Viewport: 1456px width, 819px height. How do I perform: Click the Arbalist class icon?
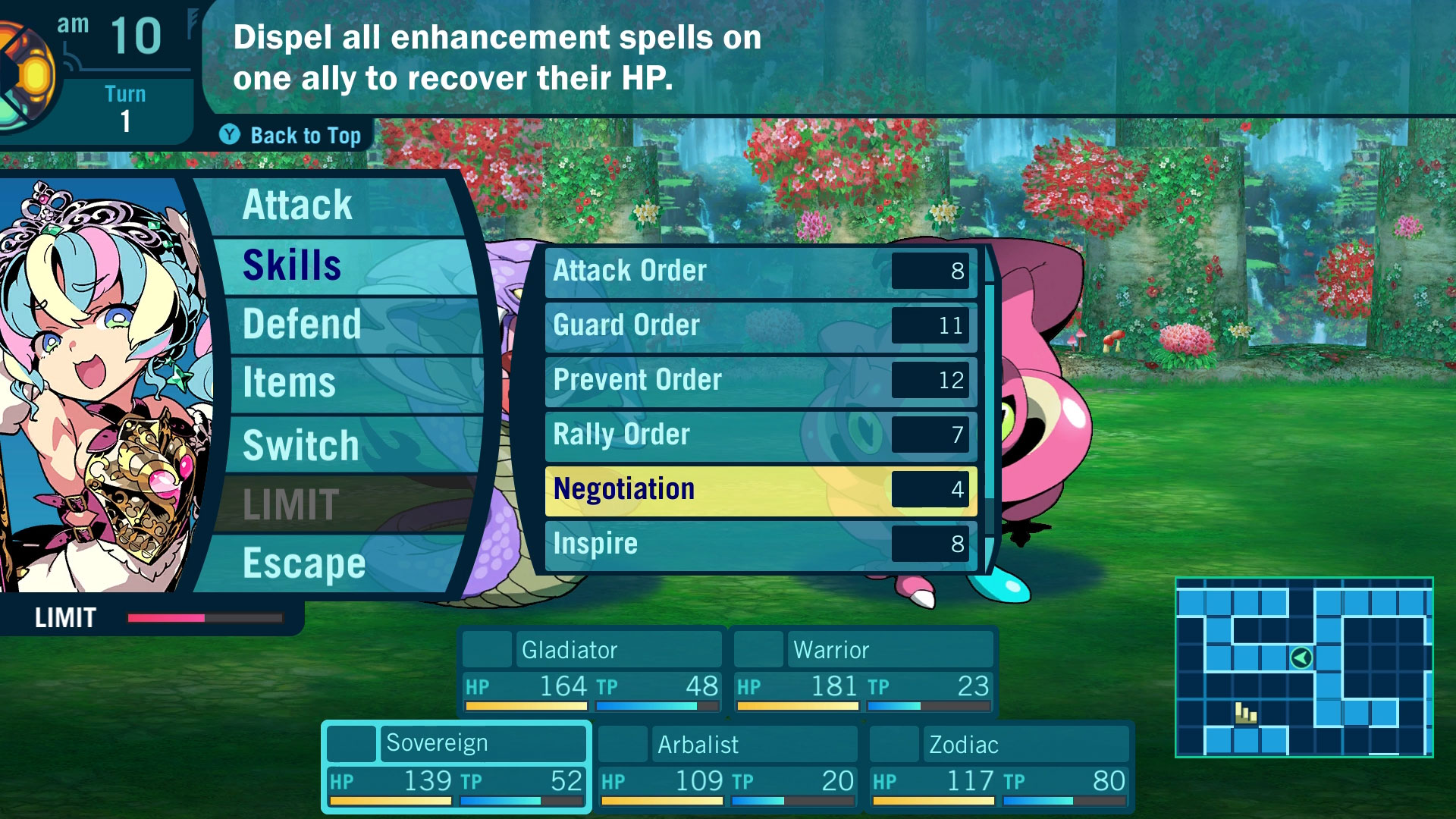[x=622, y=744]
